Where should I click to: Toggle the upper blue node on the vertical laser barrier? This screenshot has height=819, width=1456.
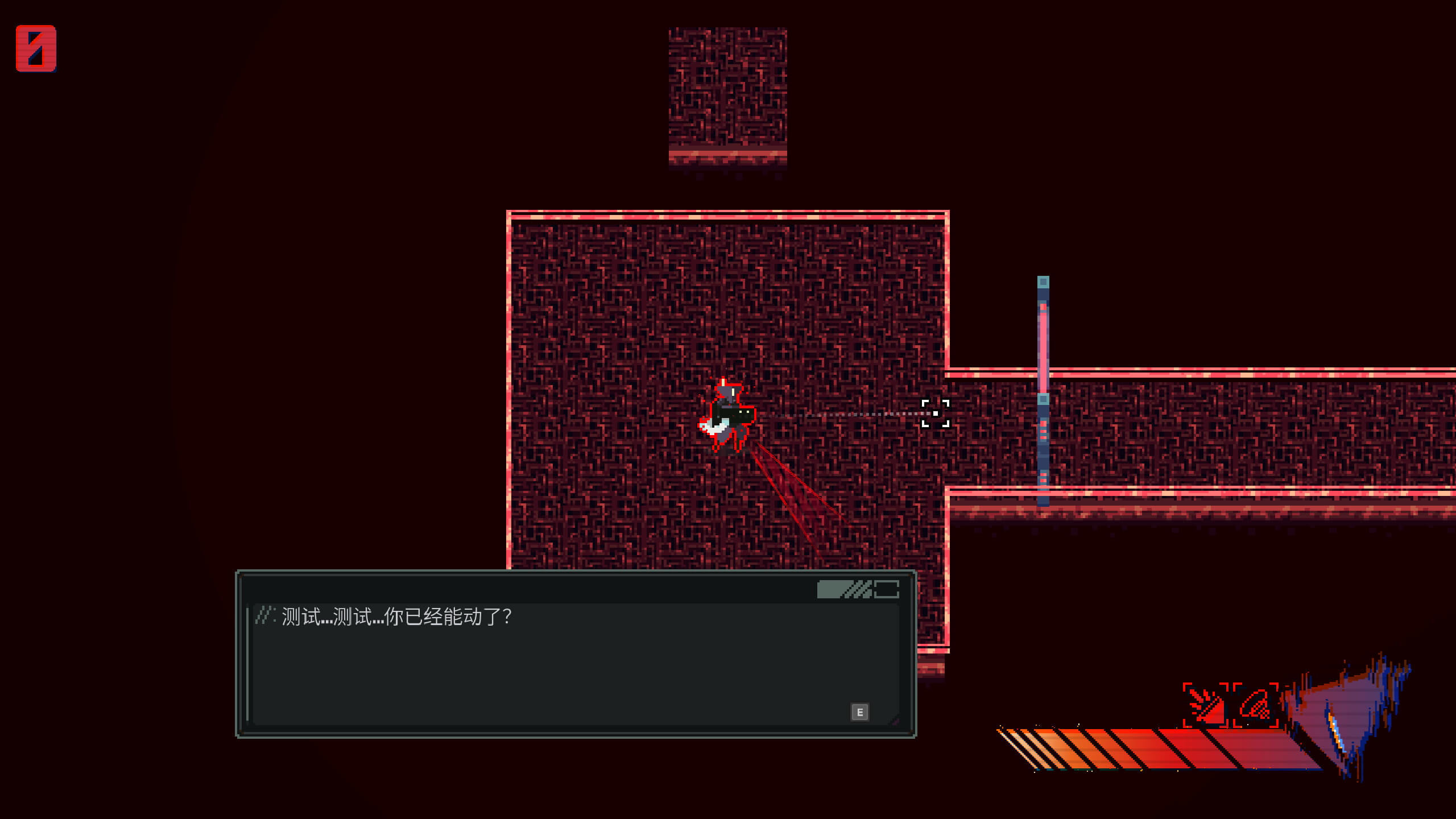coord(1044,282)
